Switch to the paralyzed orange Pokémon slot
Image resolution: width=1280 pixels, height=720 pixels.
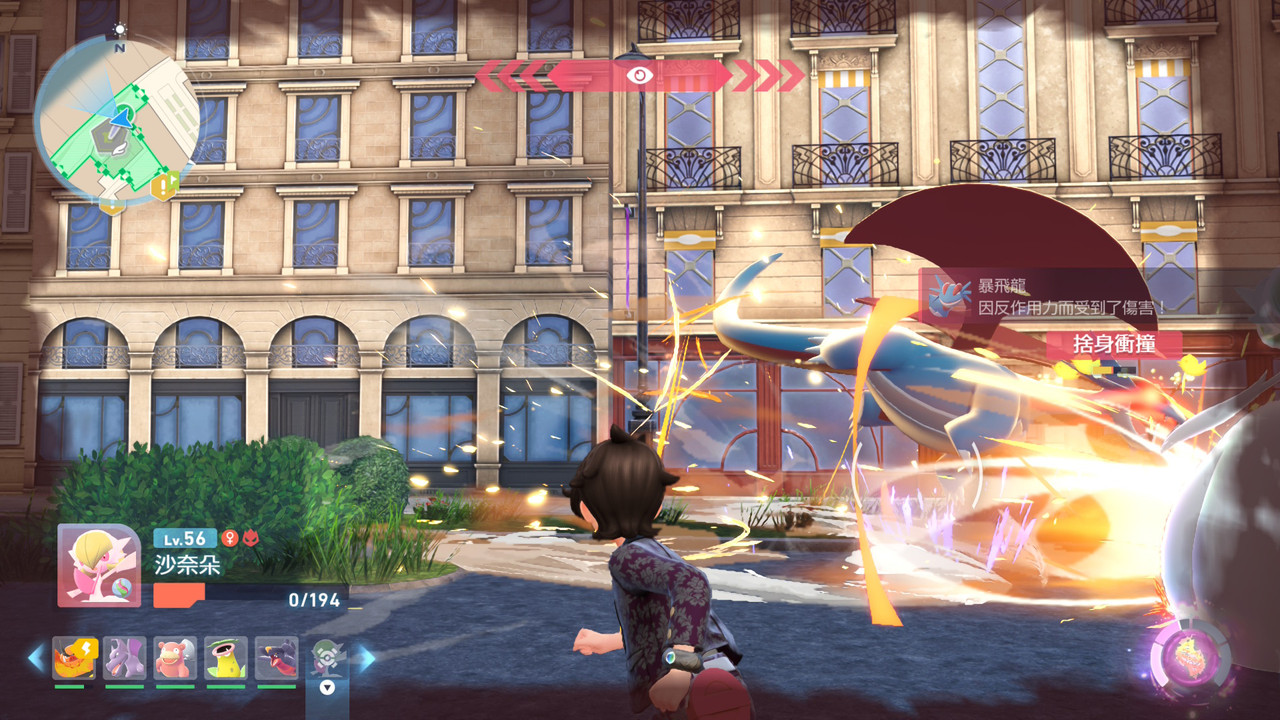(x=75, y=658)
